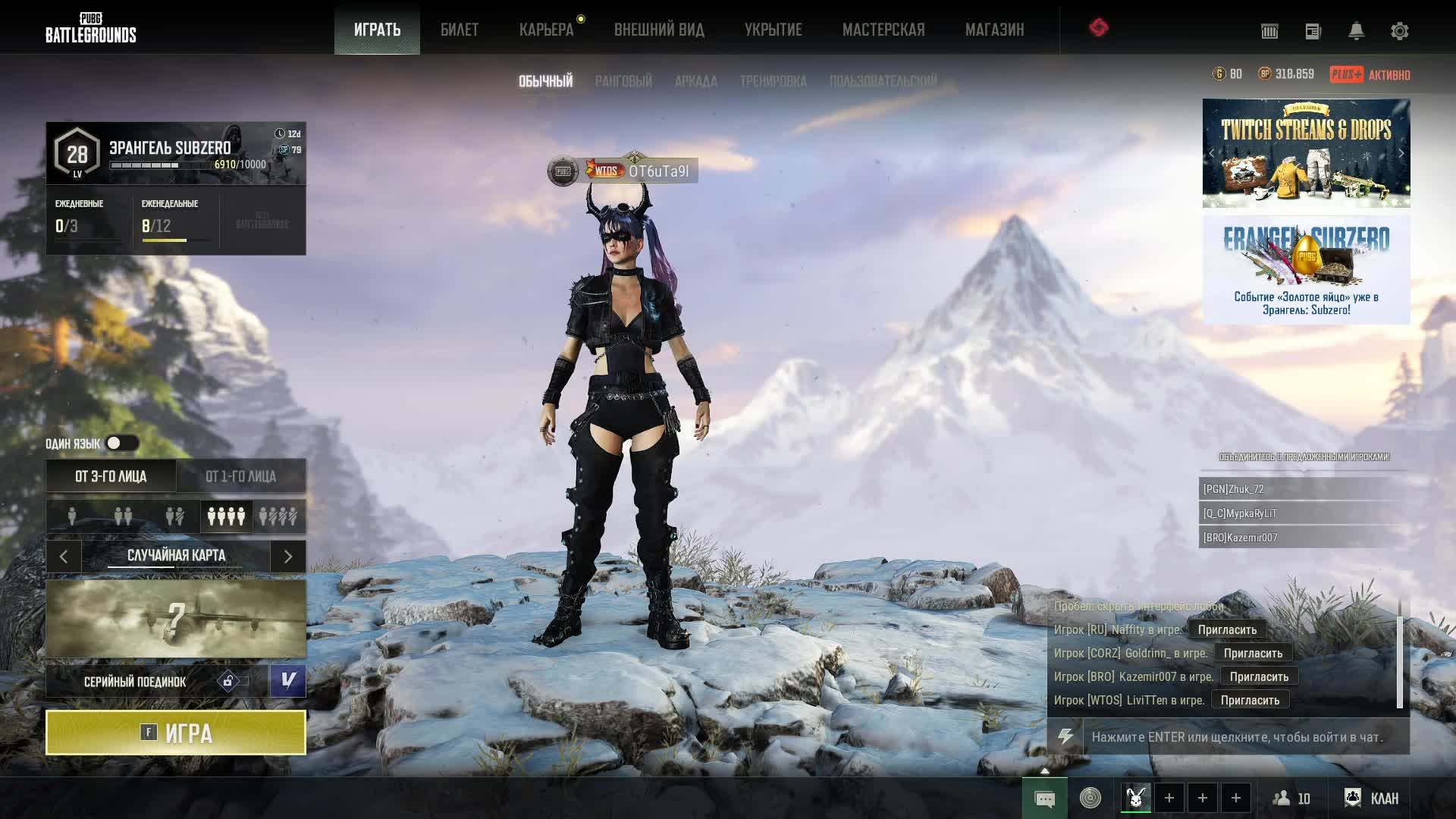The width and height of the screenshot is (1456, 819).
Task: Toggle the ОДИН ЯЗЫК switch
Action: click(121, 443)
